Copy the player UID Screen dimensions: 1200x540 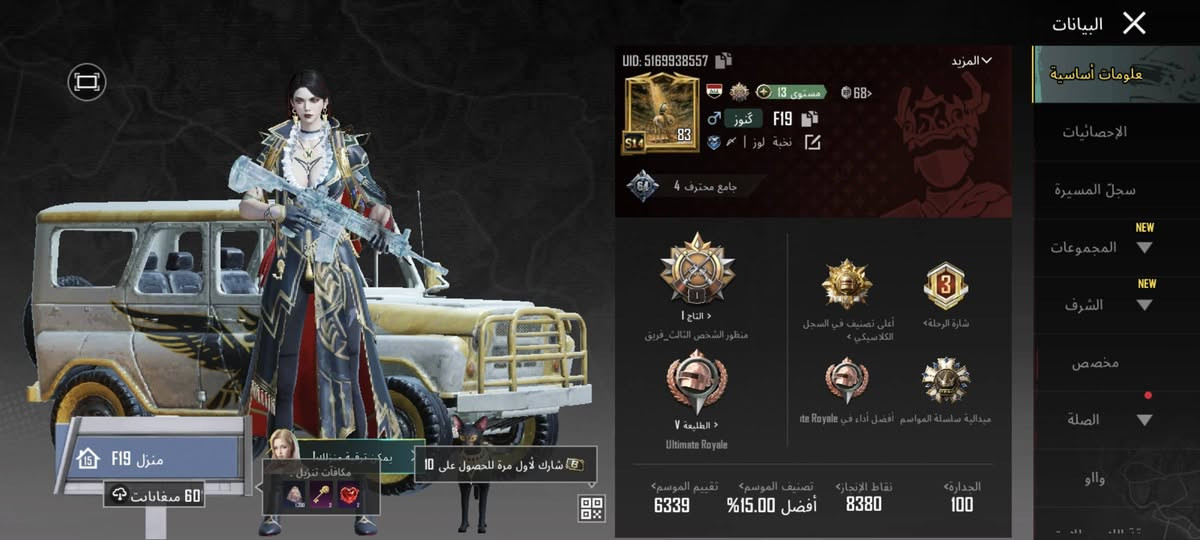[724, 61]
